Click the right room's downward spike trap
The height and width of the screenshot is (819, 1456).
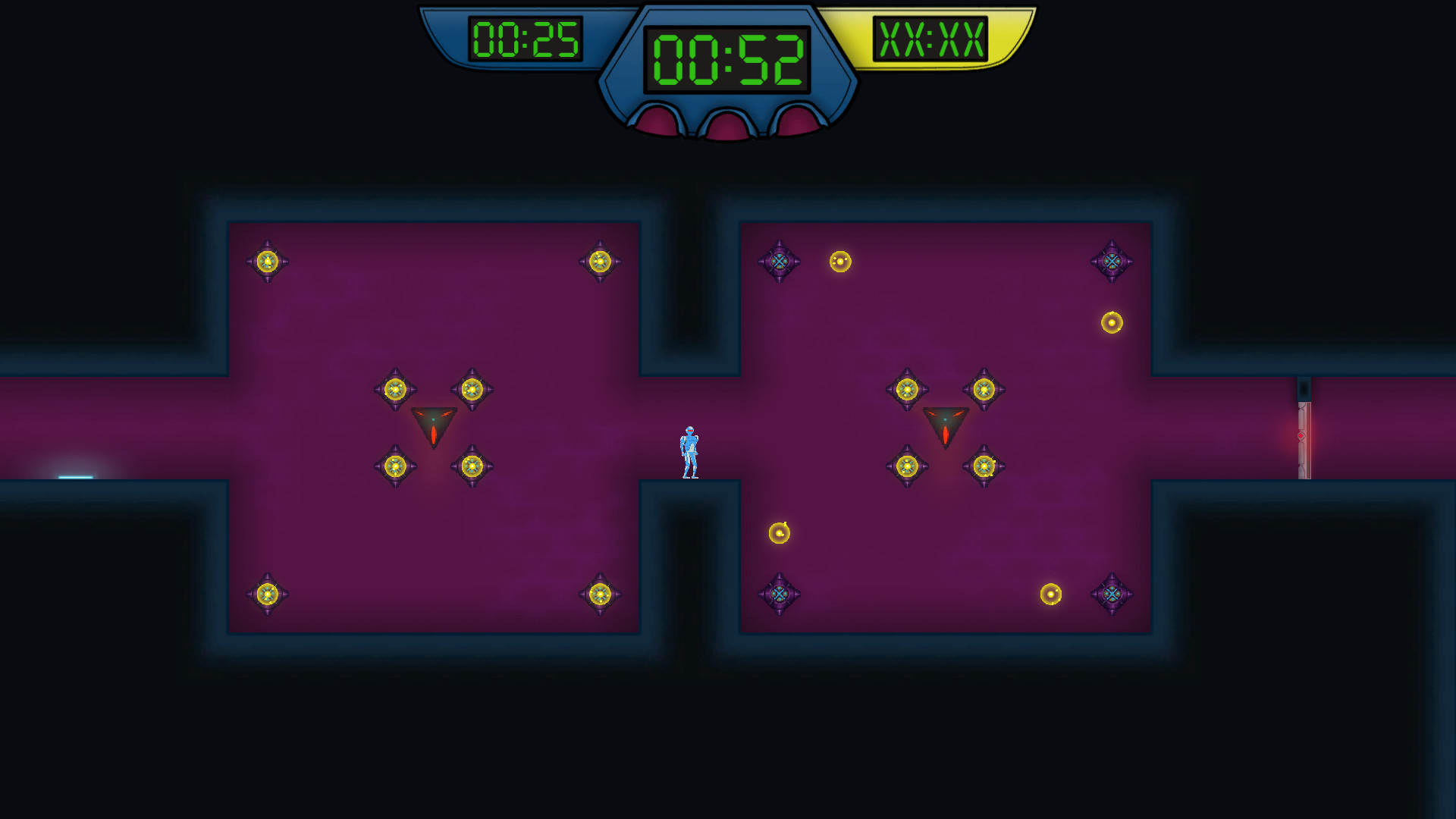(945, 425)
